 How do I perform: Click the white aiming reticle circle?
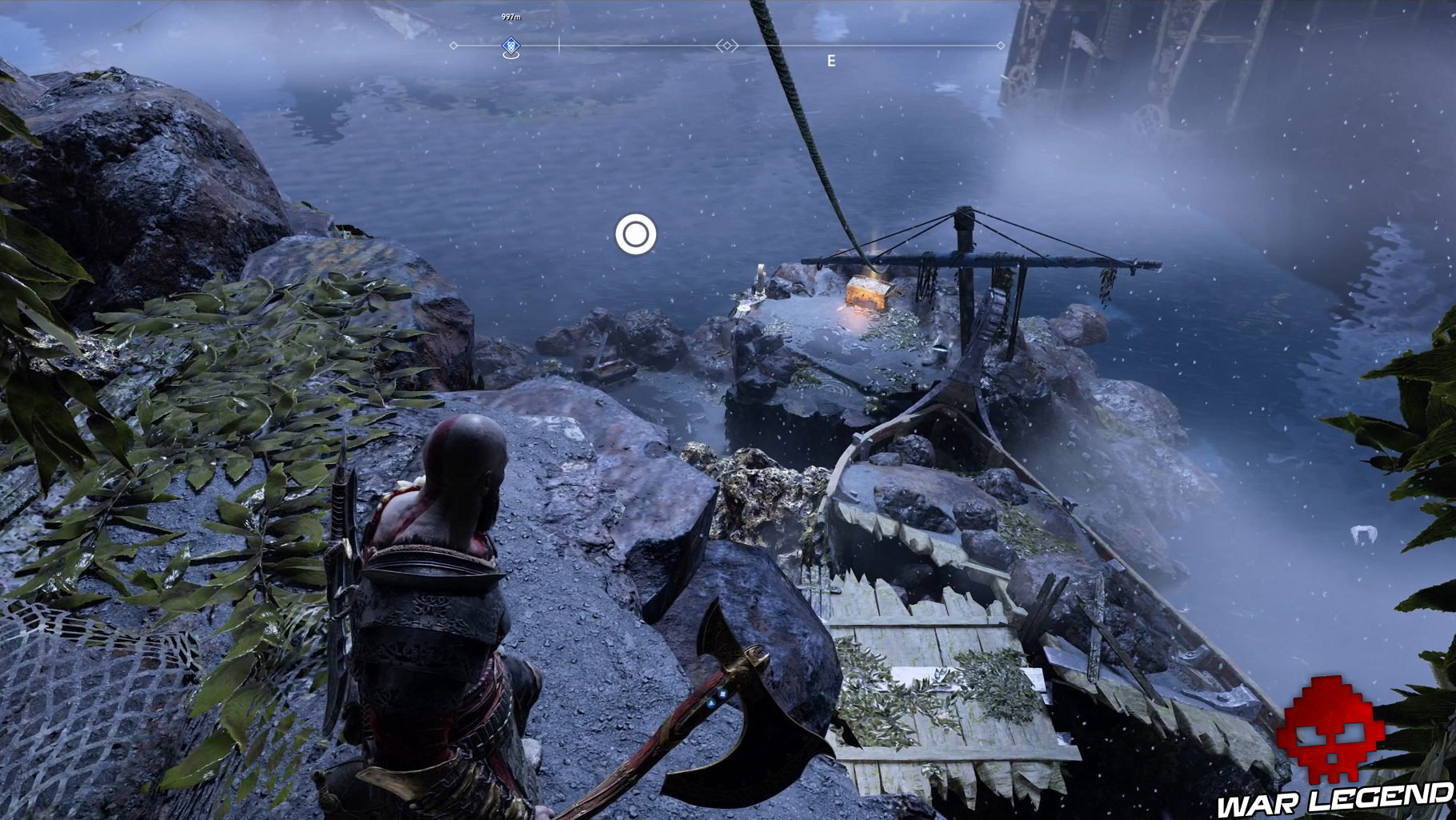coord(636,235)
